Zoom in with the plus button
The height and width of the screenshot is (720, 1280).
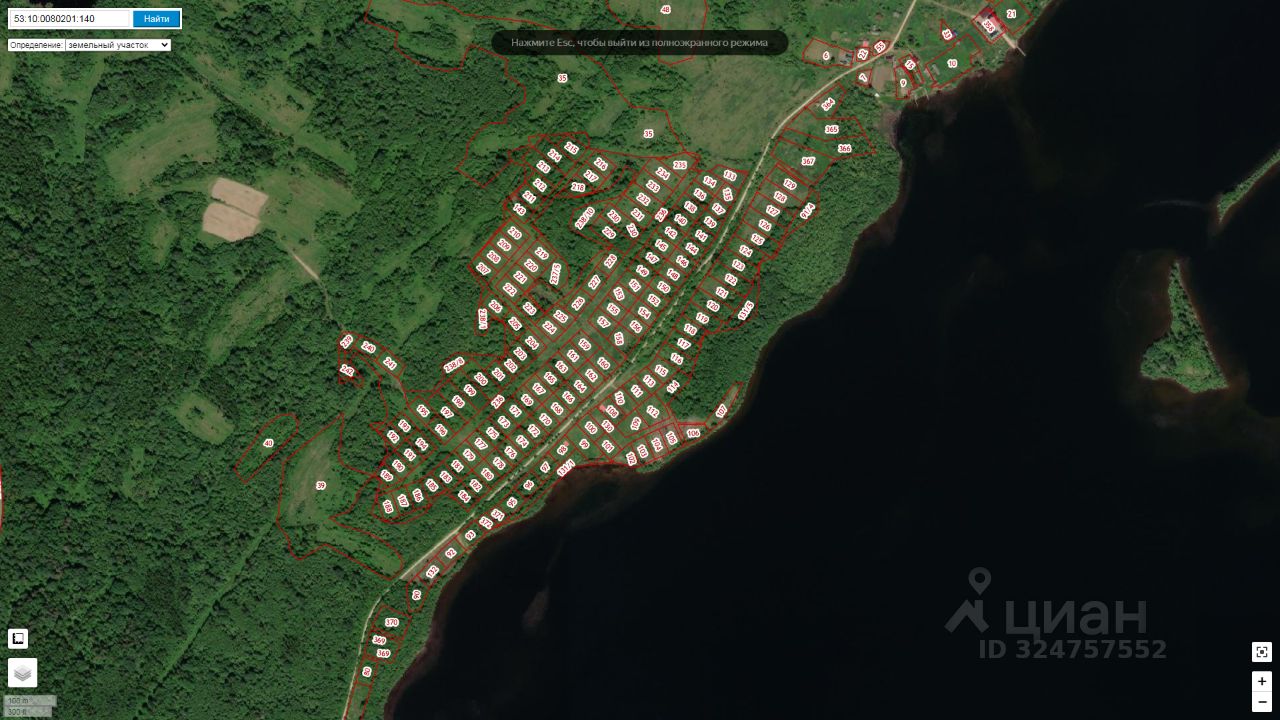click(1262, 681)
